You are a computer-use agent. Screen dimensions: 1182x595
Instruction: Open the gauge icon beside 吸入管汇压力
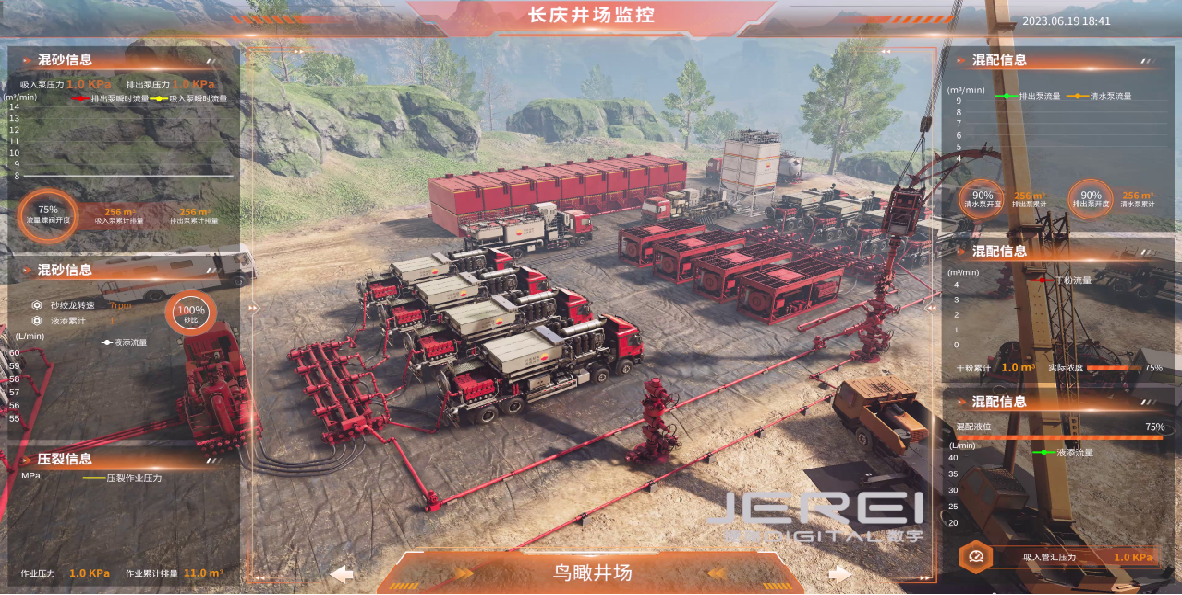pyautogui.click(x=976, y=556)
